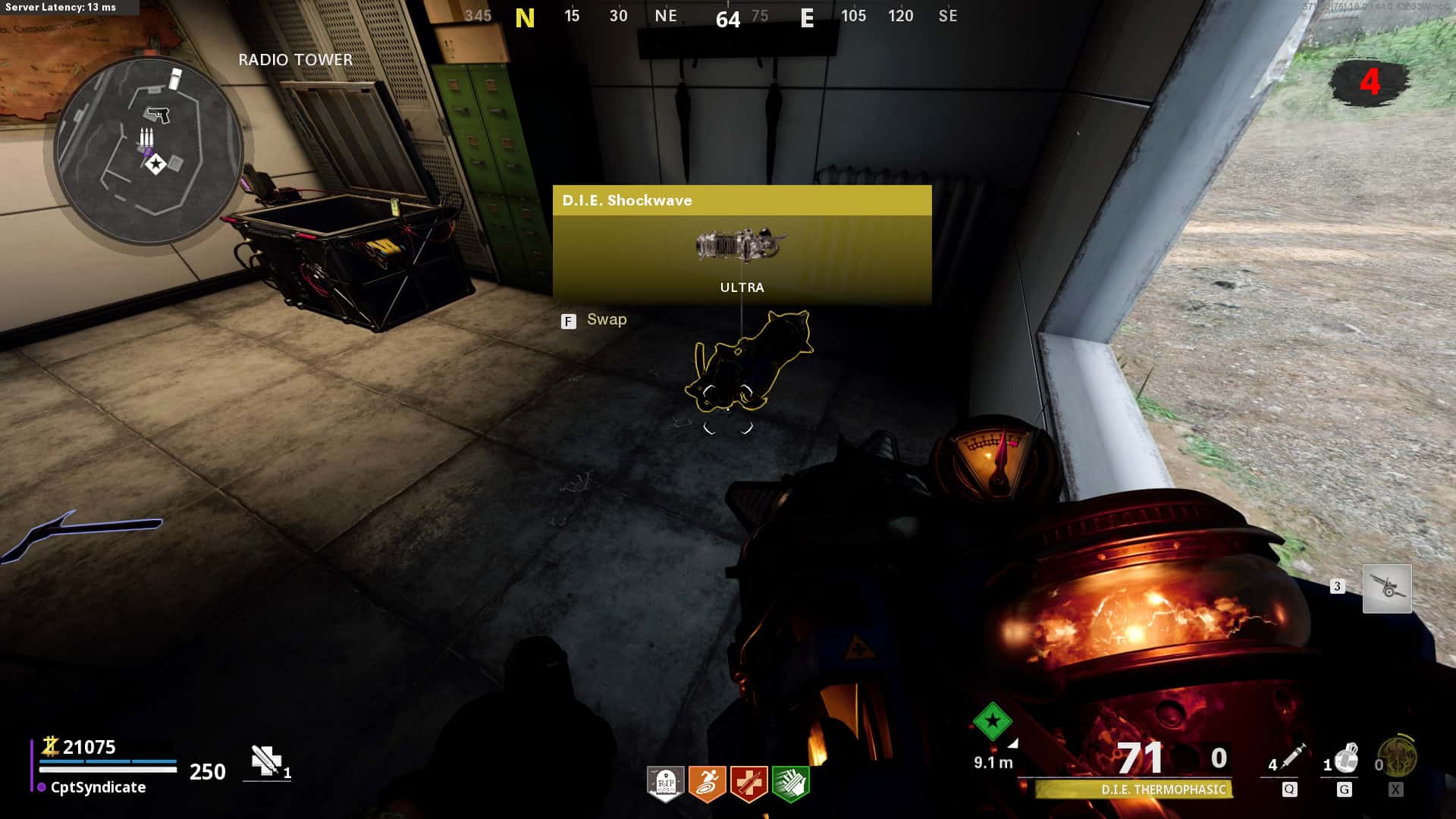The image size is (1456, 819).
Task: Choose the green Speed Cola perk icon
Action: coord(790,783)
